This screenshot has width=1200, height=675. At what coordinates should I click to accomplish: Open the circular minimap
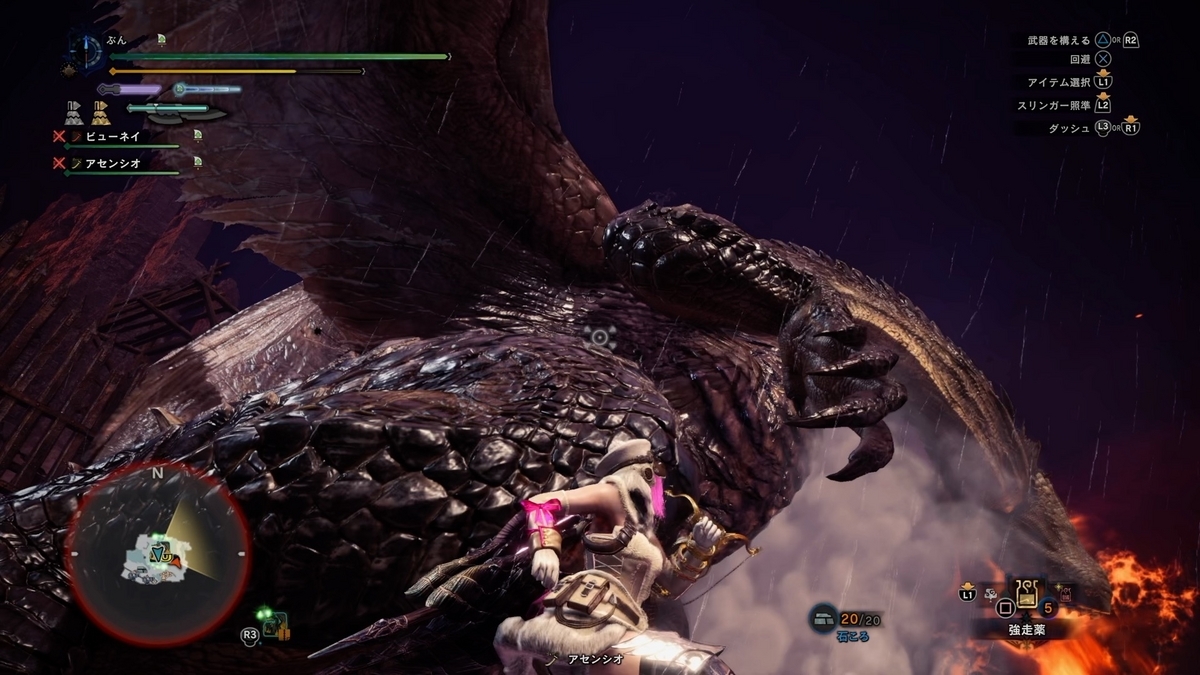click(x=157, y=553)
